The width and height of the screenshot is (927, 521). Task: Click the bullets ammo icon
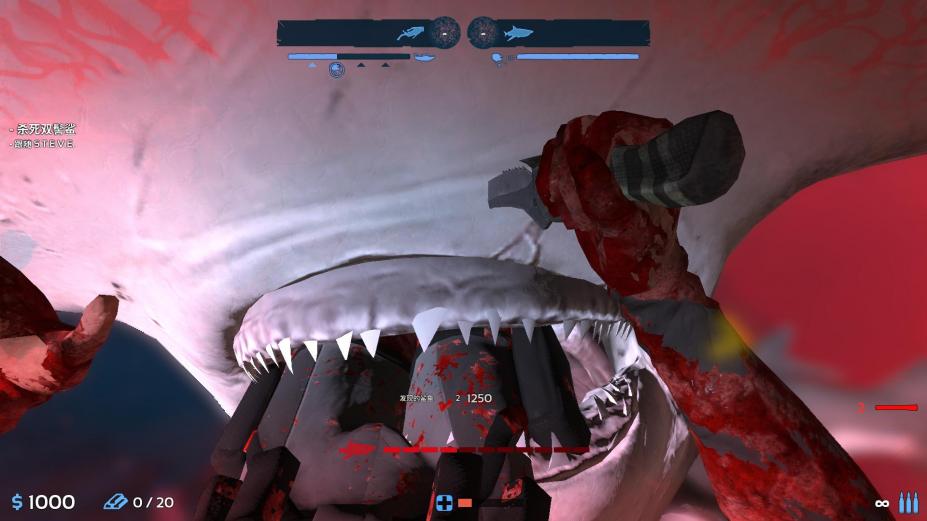click(x=907, y=502)
